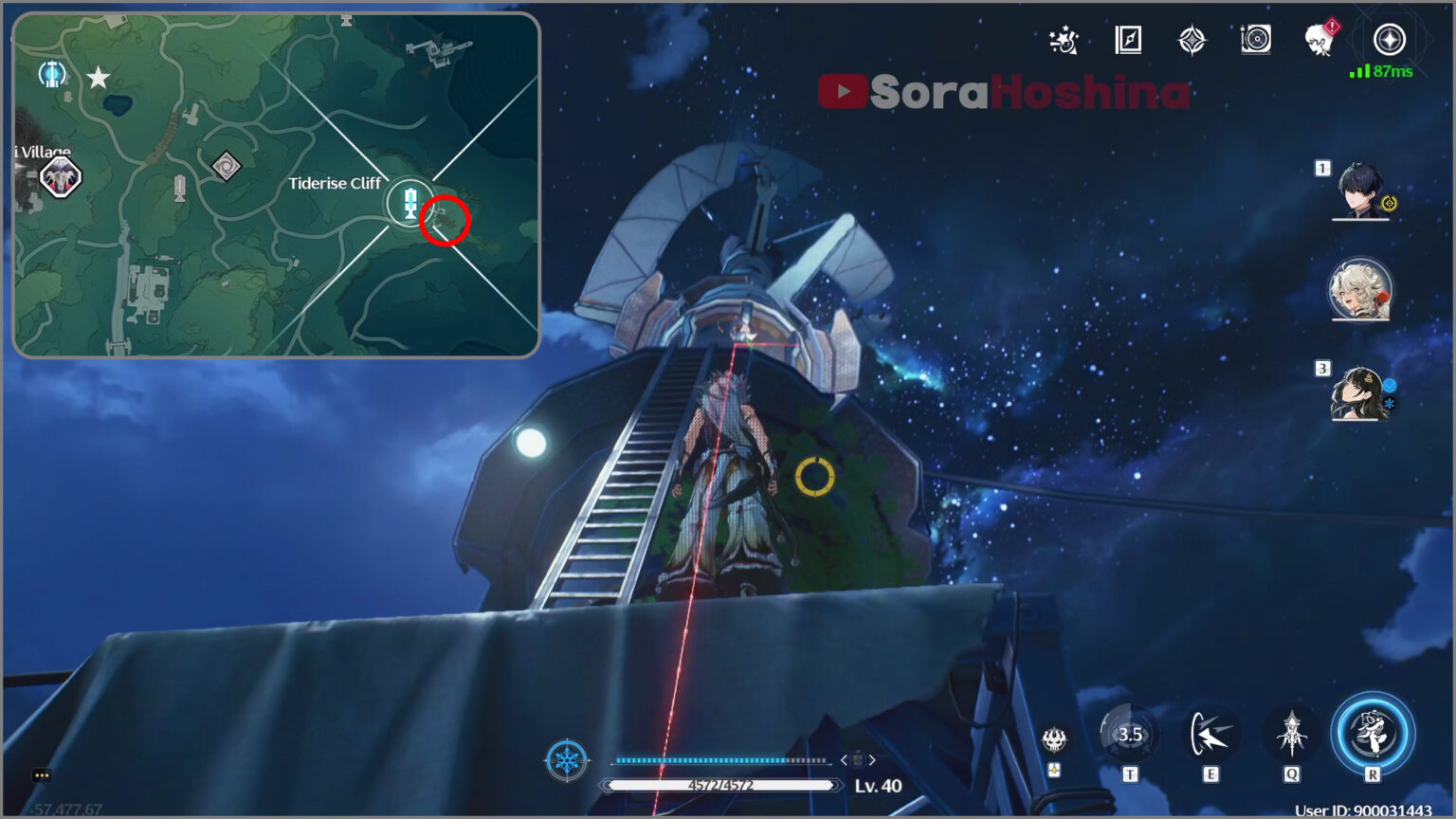
Task: Select the Tiderise Cliff beacon marker on map
Action: pos(409,202)
